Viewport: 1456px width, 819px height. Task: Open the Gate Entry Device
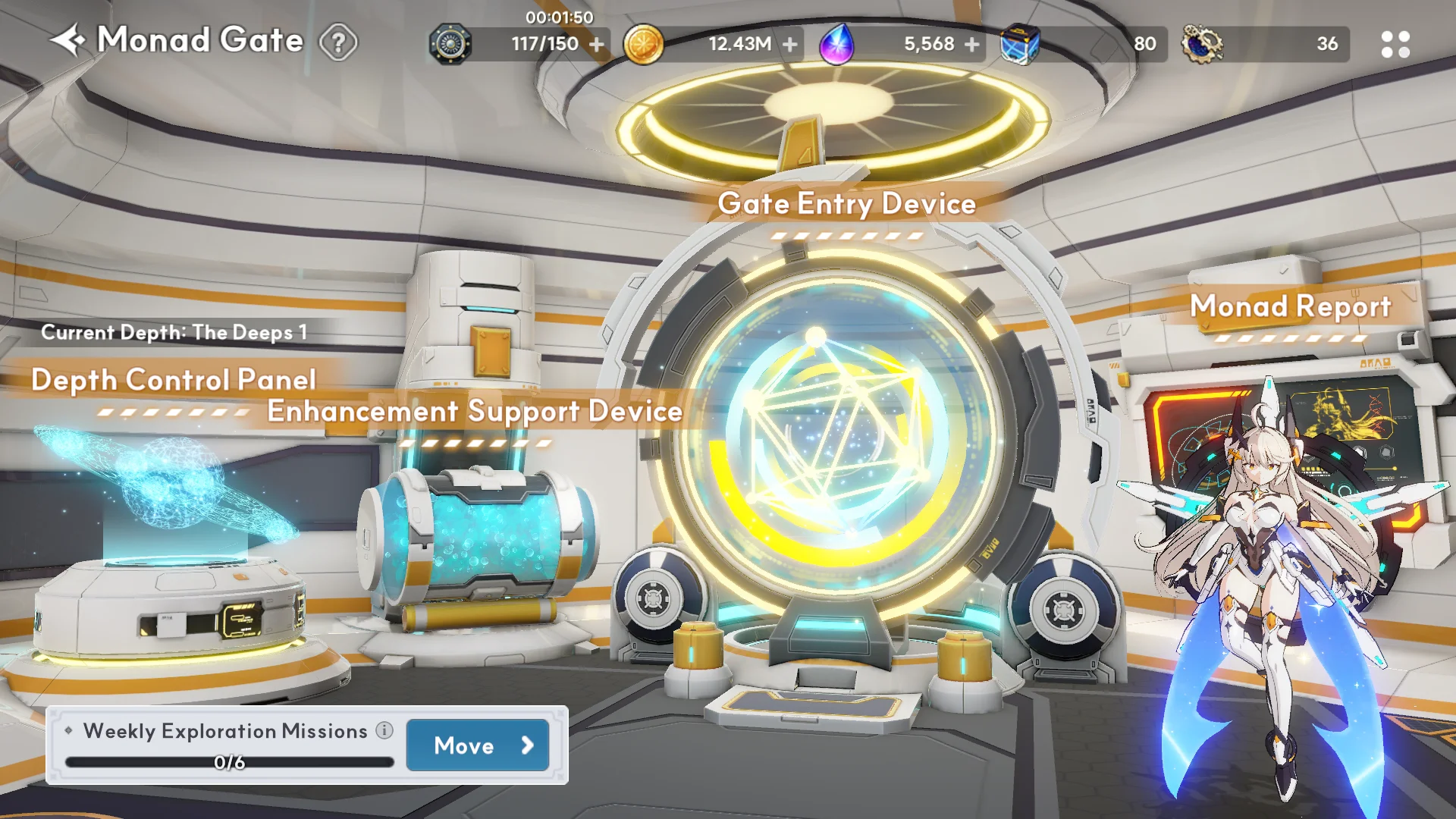click(846, 204)
